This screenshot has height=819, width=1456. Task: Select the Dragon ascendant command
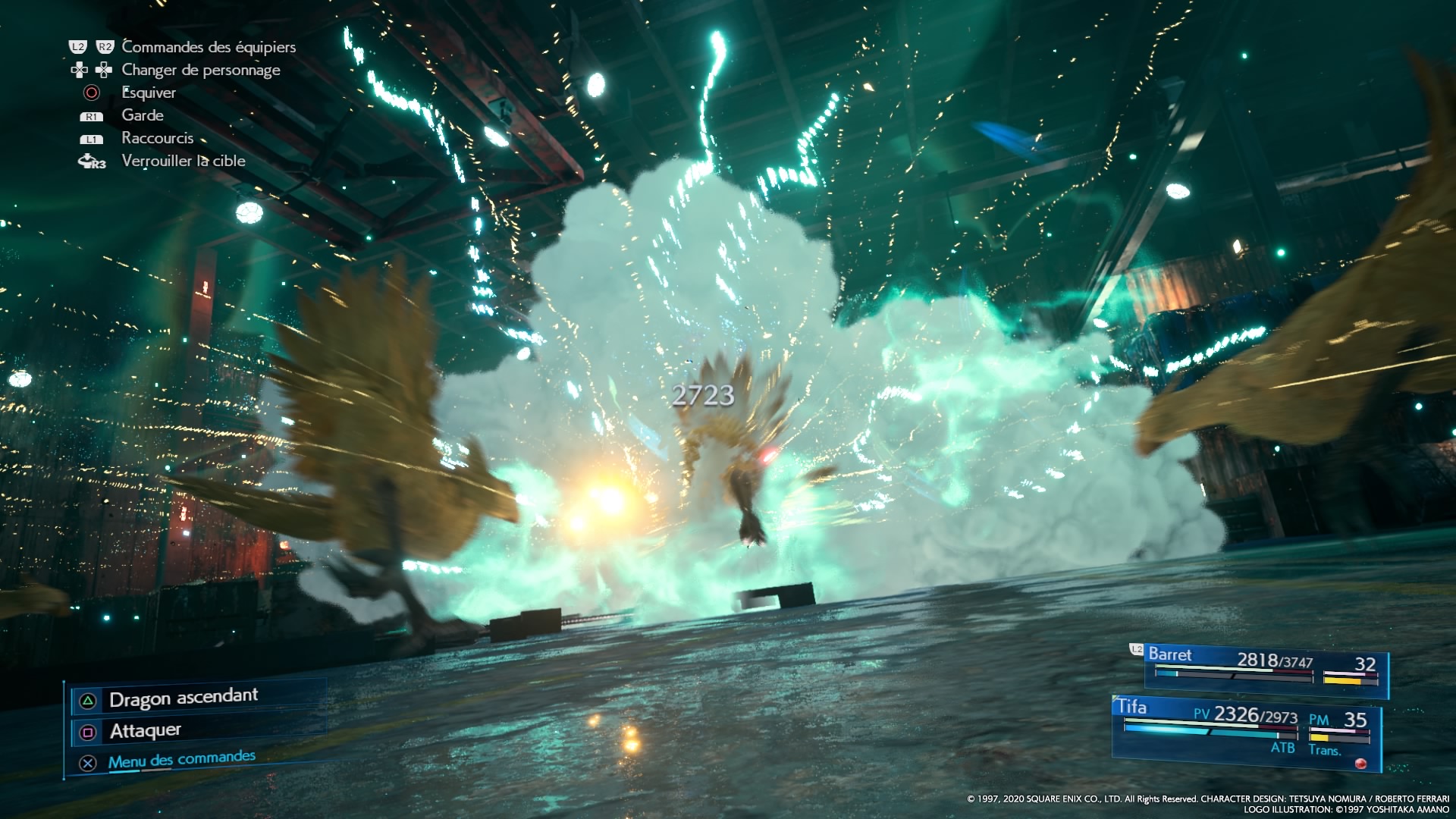pos(183,698)
